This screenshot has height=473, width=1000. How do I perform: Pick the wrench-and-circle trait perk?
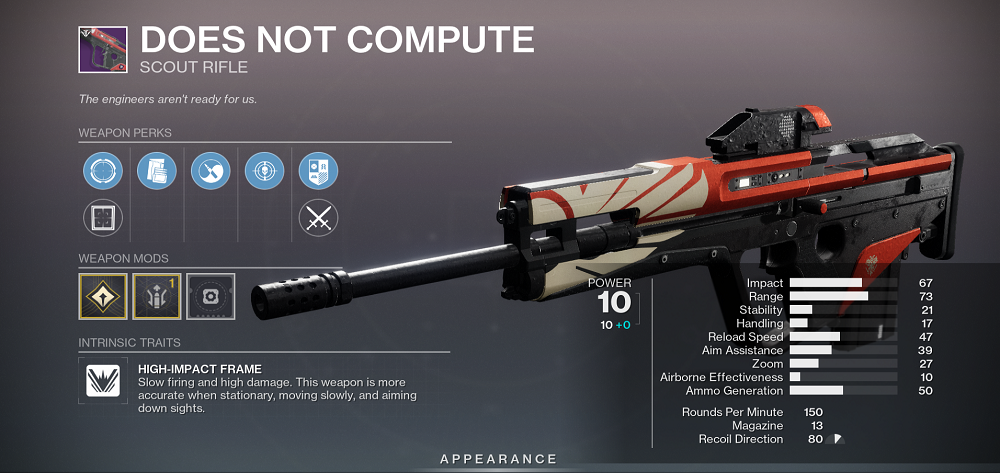pyautogui.click(x=211, y=170)
